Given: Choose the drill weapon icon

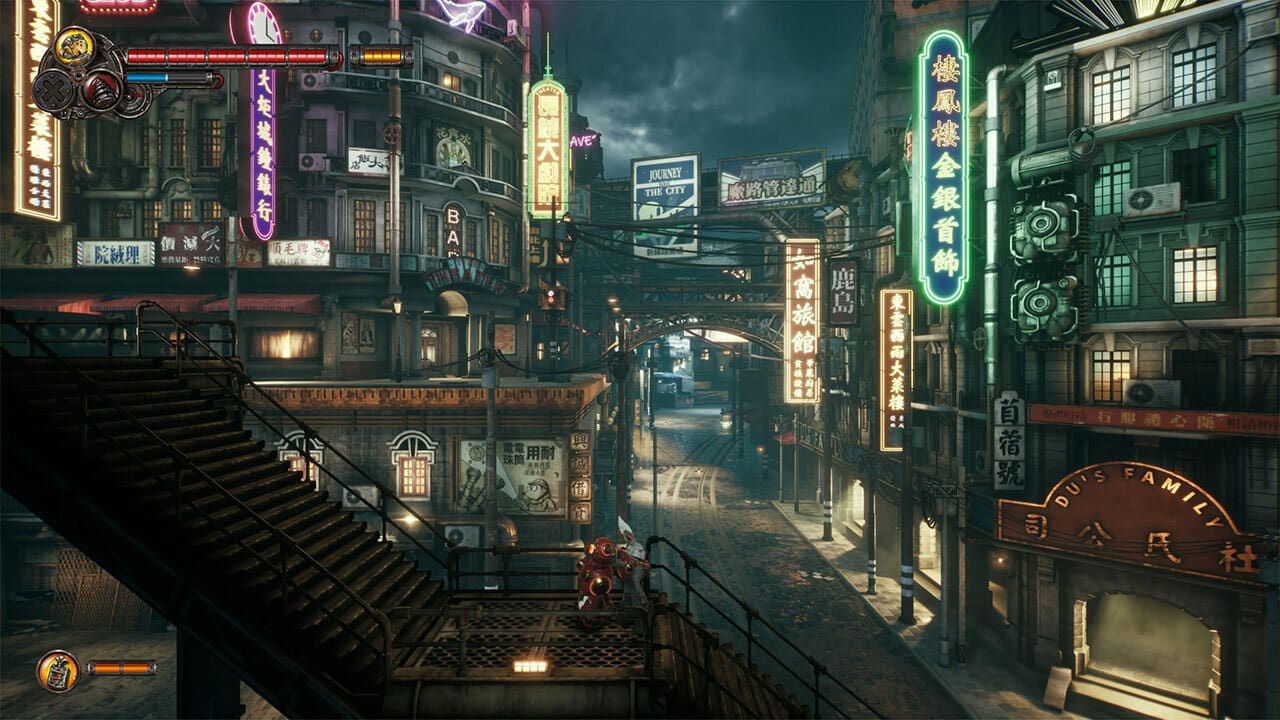Looking at the screenshot, I should click(101, 91).
